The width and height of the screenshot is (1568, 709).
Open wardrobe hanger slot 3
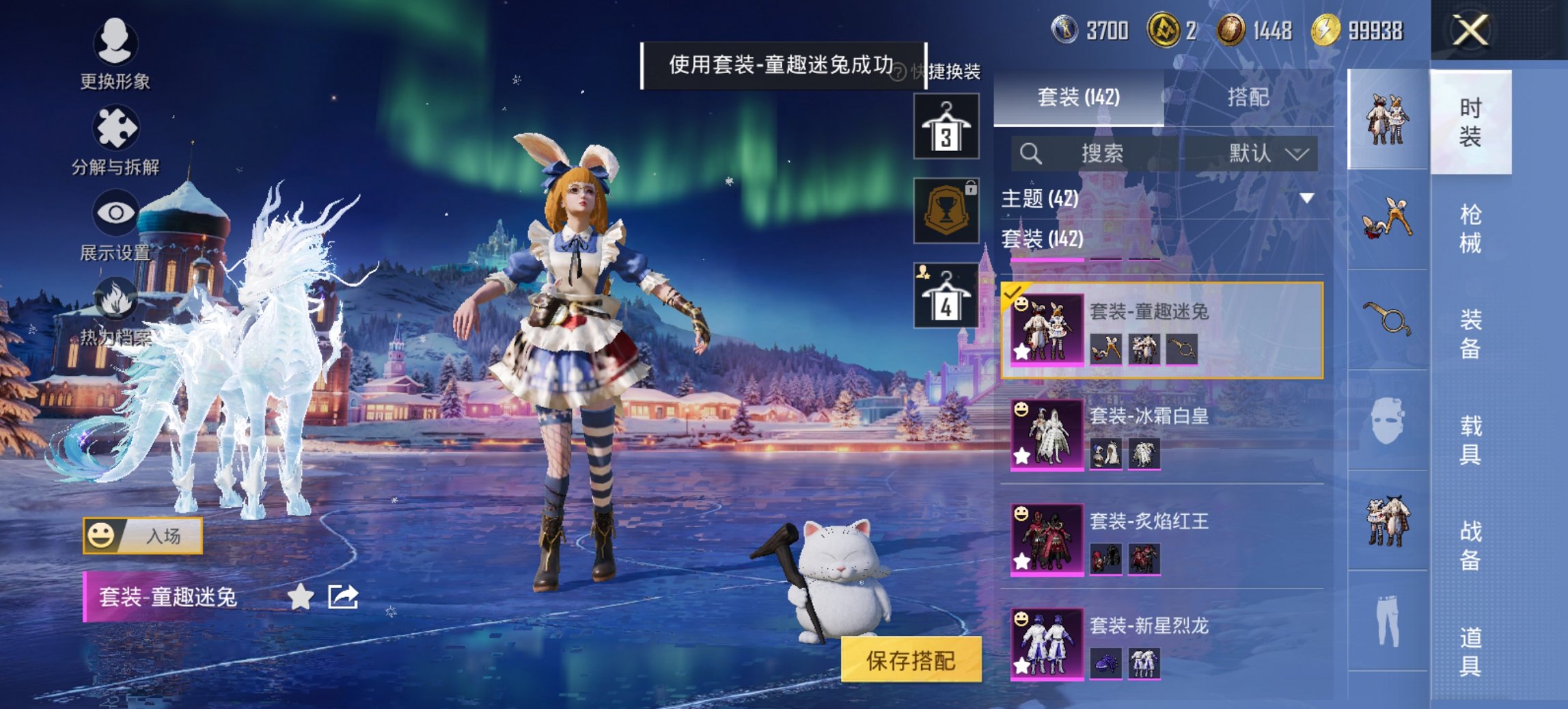coord(945,126)
